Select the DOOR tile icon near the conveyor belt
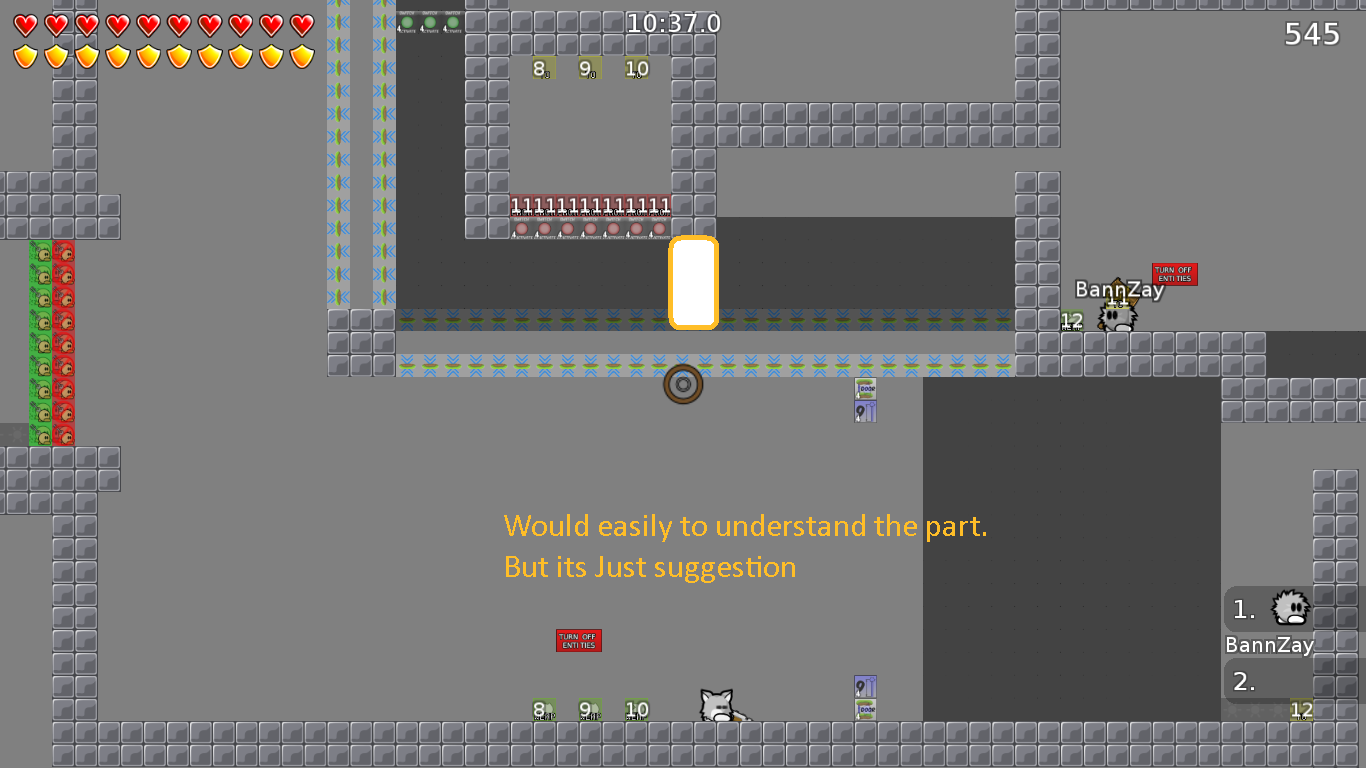The image size is (1366, 768). pyautogui.click(x=864, y=389)
